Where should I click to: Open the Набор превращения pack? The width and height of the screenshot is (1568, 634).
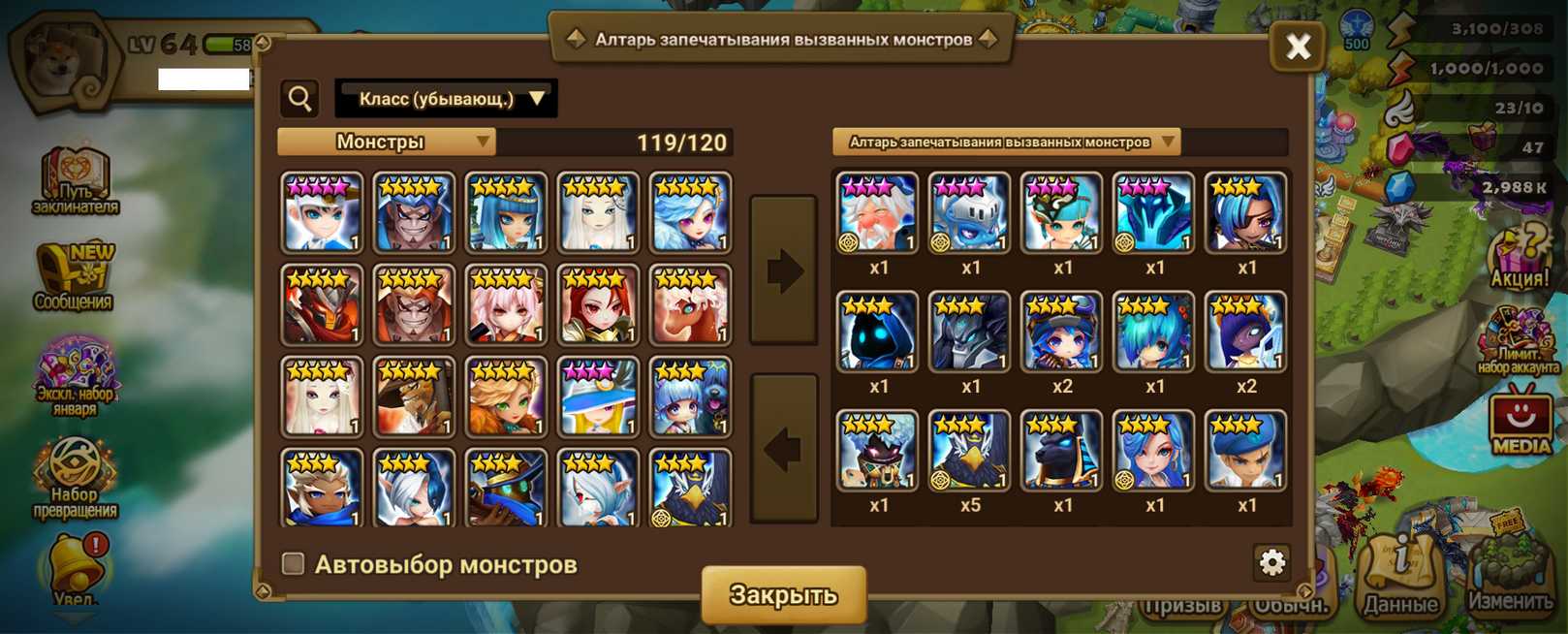coord(76,478)
